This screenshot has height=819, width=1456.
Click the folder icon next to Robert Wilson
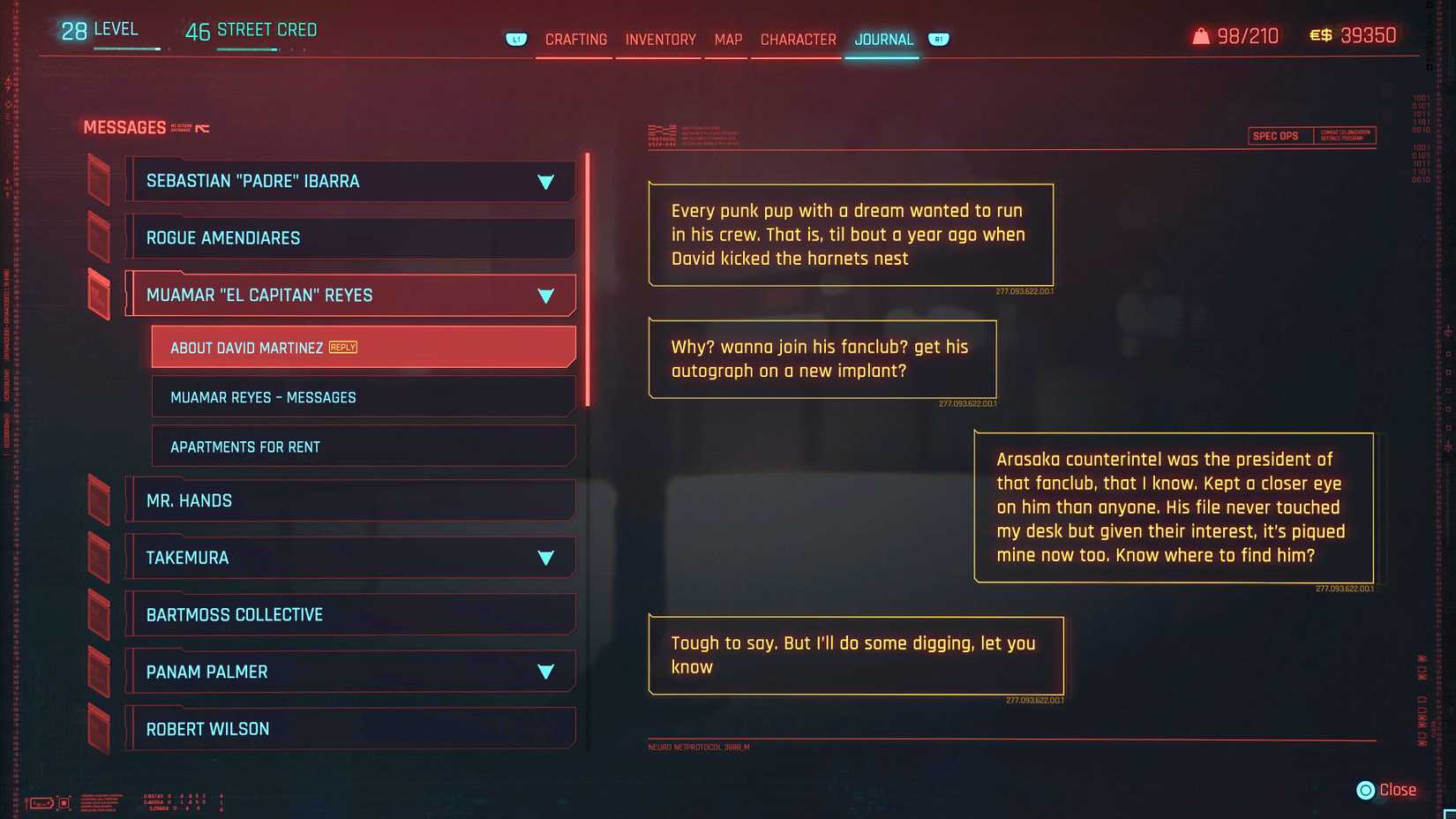(x=99, y=728)
